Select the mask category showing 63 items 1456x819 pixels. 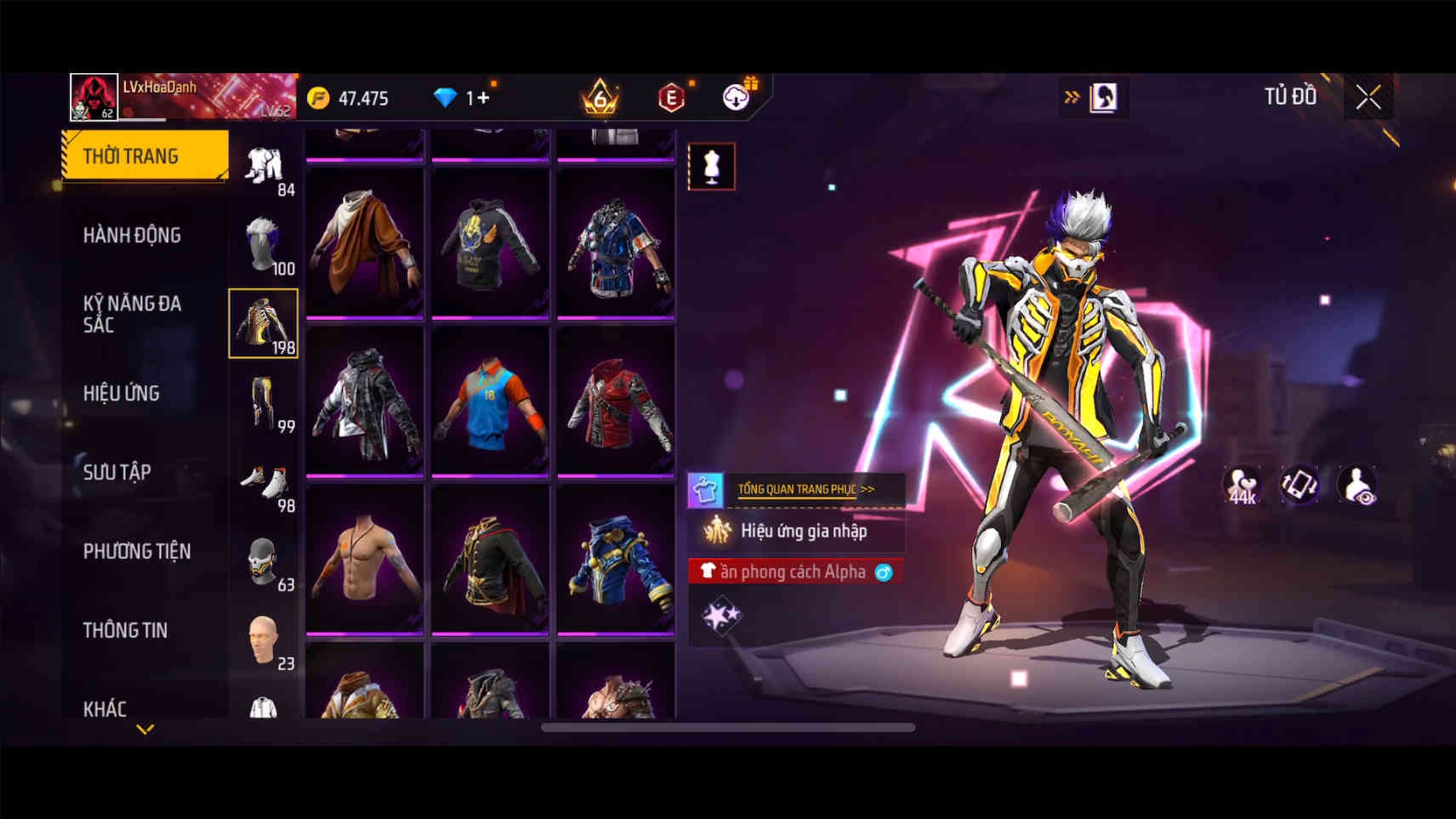[x=264, y=561]
